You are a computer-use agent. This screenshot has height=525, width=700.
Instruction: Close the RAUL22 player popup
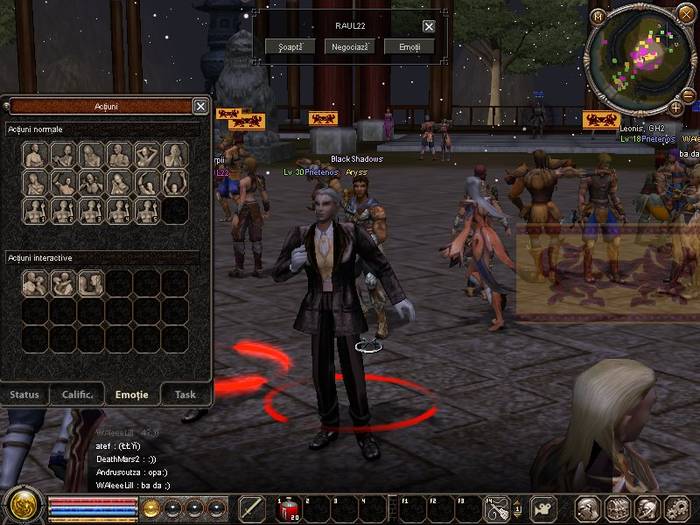click(x=429, y=27)
